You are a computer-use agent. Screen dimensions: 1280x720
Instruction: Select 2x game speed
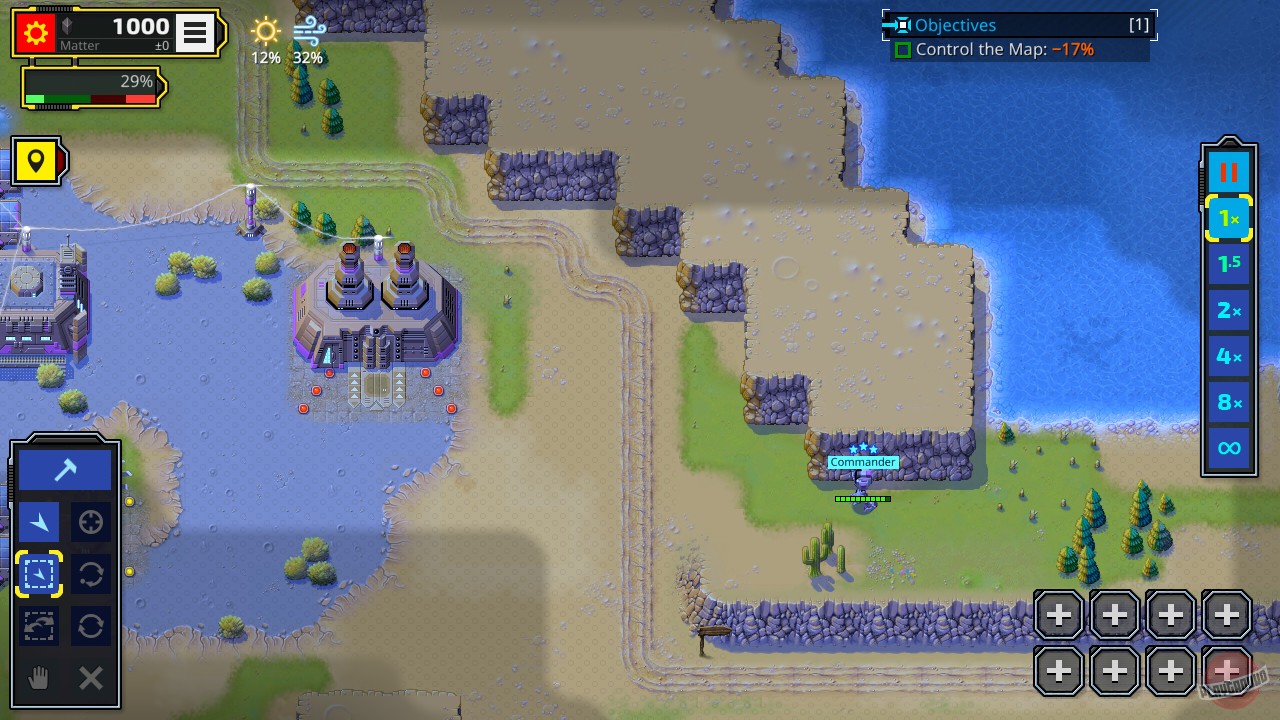[x=1228, y=310]
